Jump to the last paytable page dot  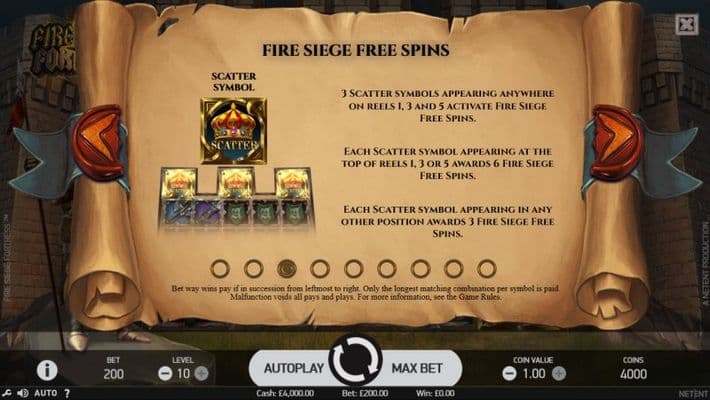click(x=486, y=268)
